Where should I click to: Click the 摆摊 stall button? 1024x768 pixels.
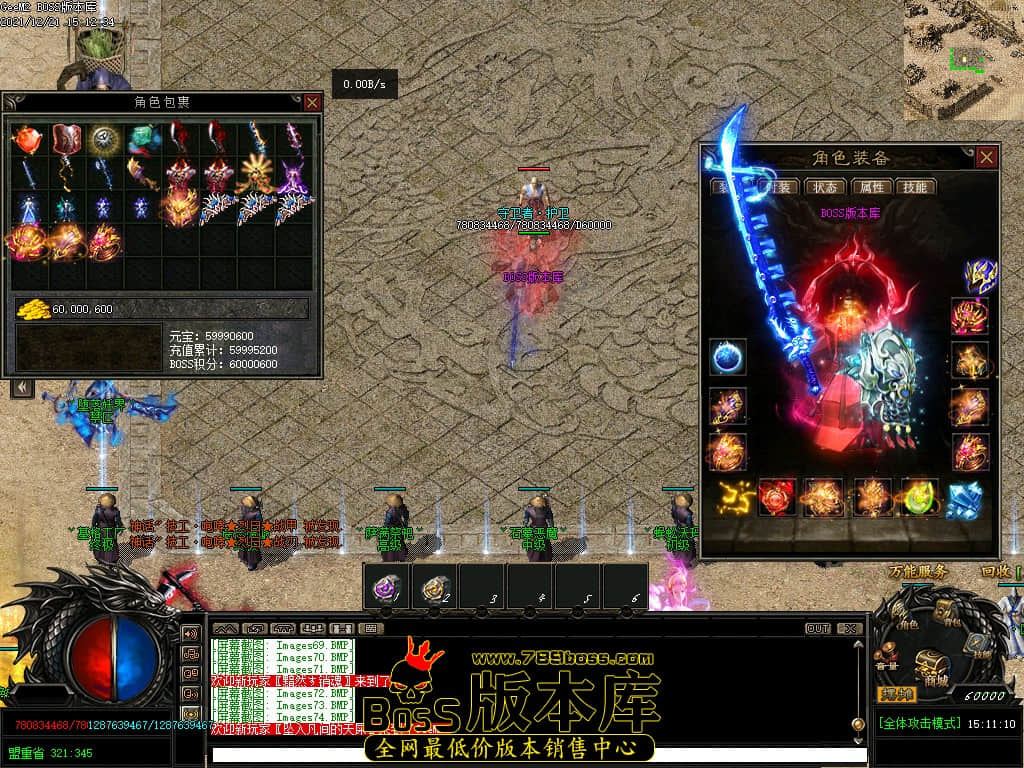897,694
